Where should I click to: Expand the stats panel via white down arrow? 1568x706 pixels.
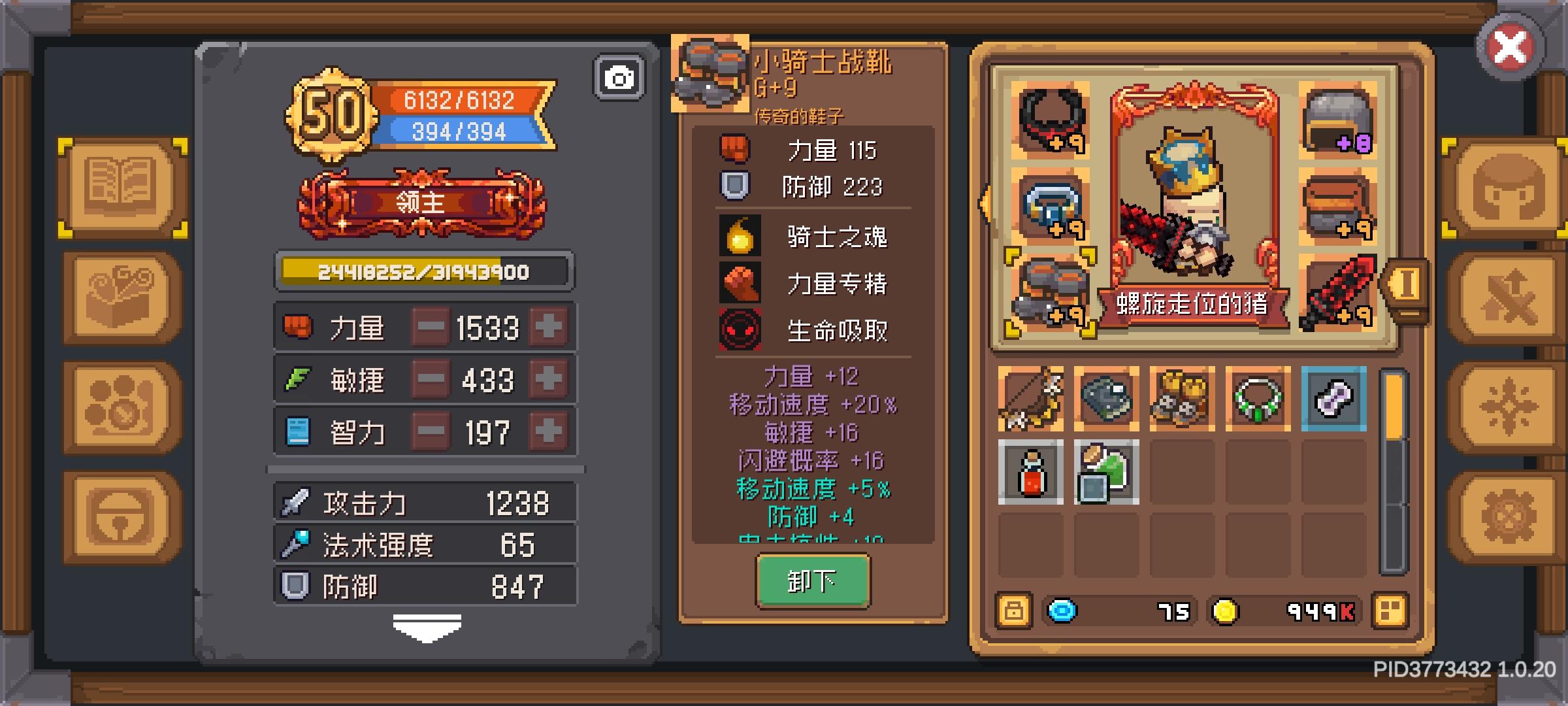(425, 628)
